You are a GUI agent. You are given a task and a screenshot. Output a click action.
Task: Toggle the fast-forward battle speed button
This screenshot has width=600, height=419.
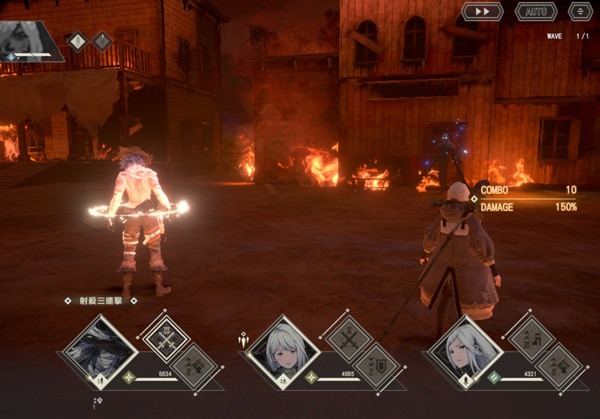482,12
